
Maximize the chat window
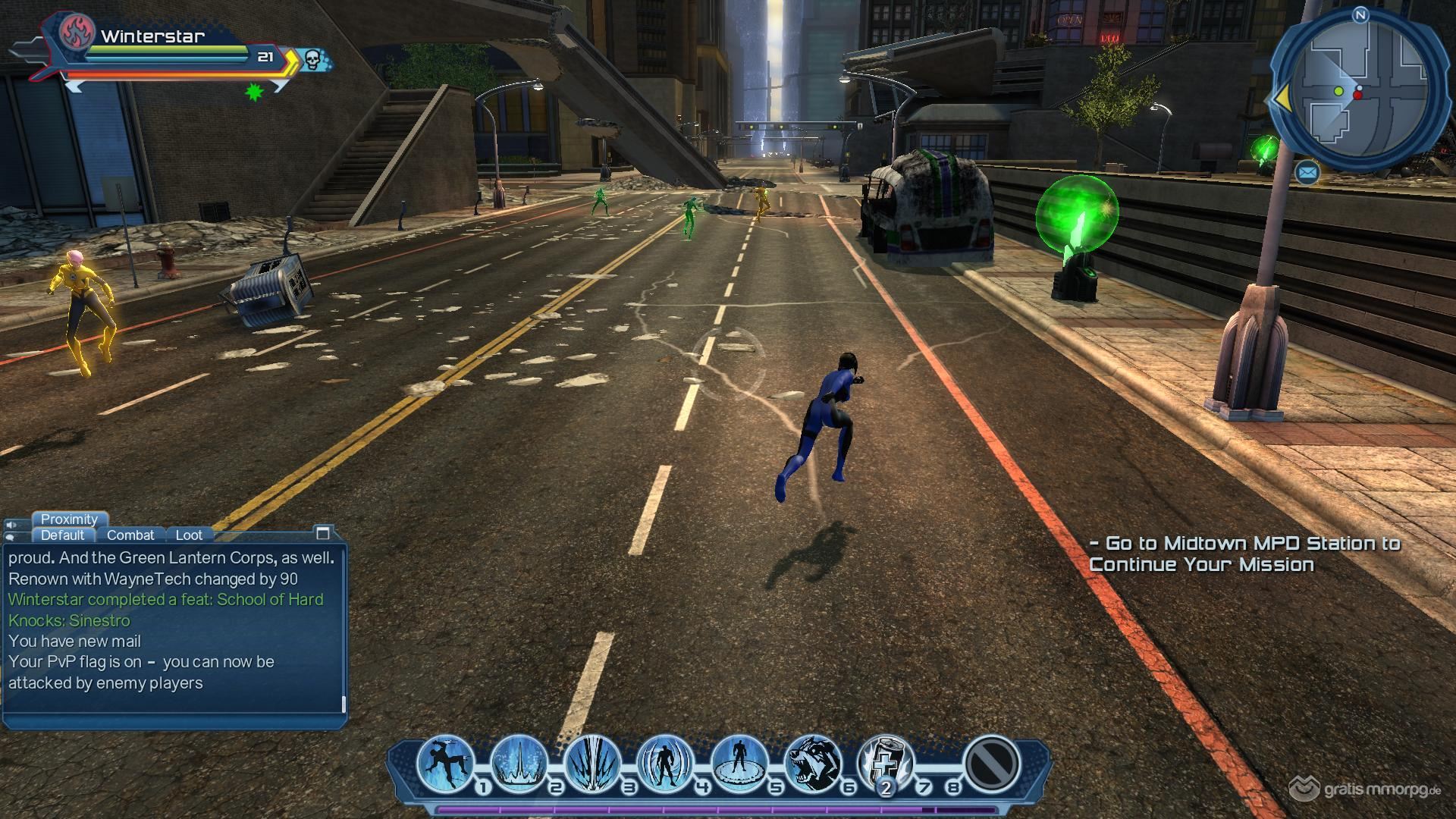tap(323, 532)
